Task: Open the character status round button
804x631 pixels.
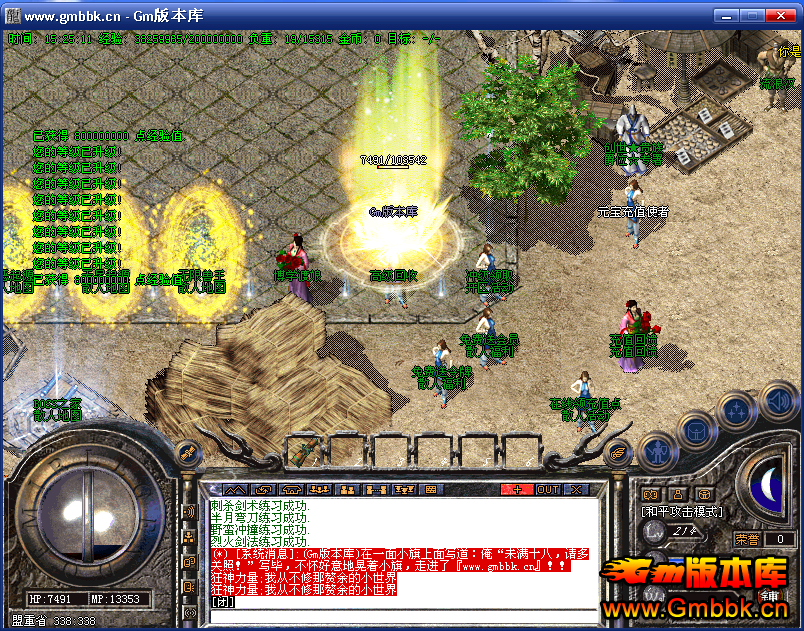Action: coord(656,452)
